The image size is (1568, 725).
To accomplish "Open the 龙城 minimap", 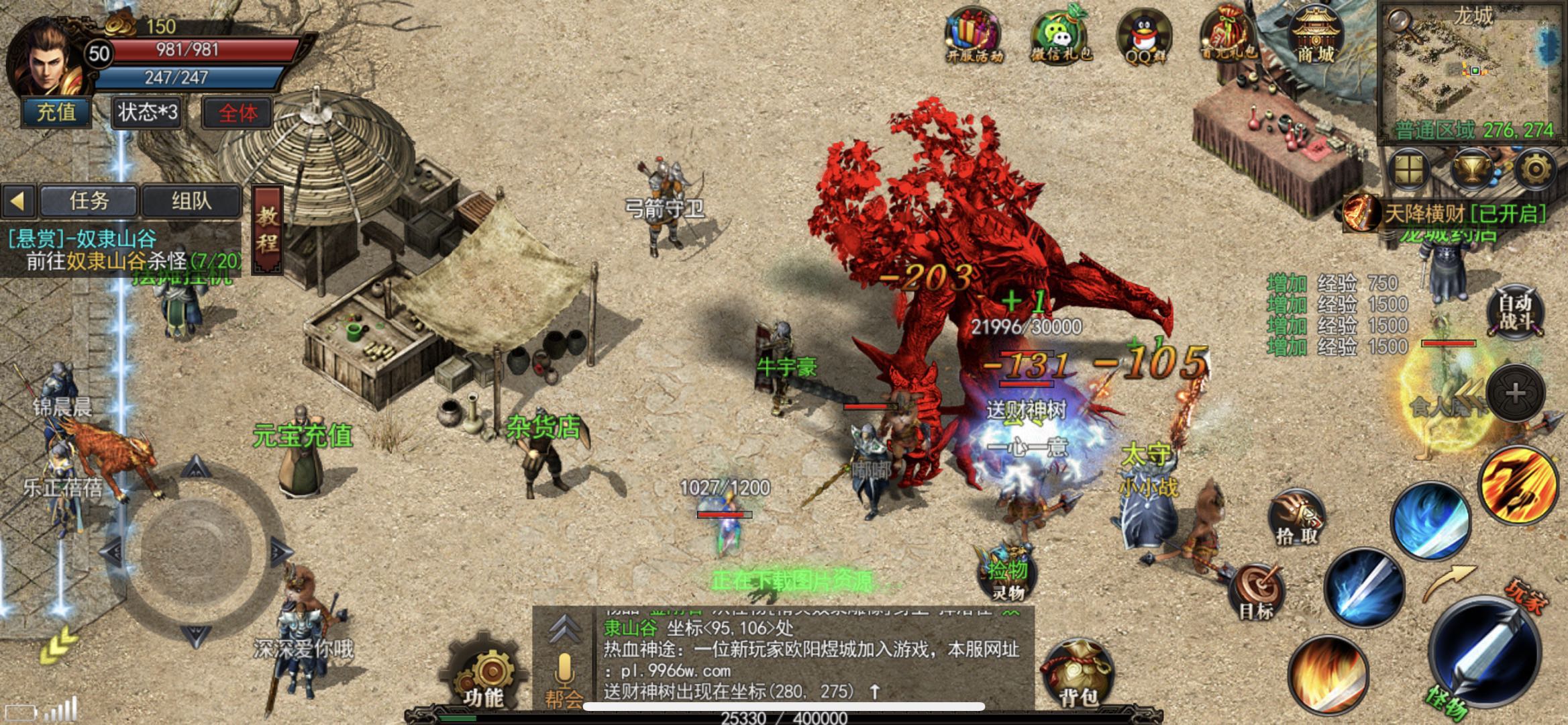I will point(1473,70).
